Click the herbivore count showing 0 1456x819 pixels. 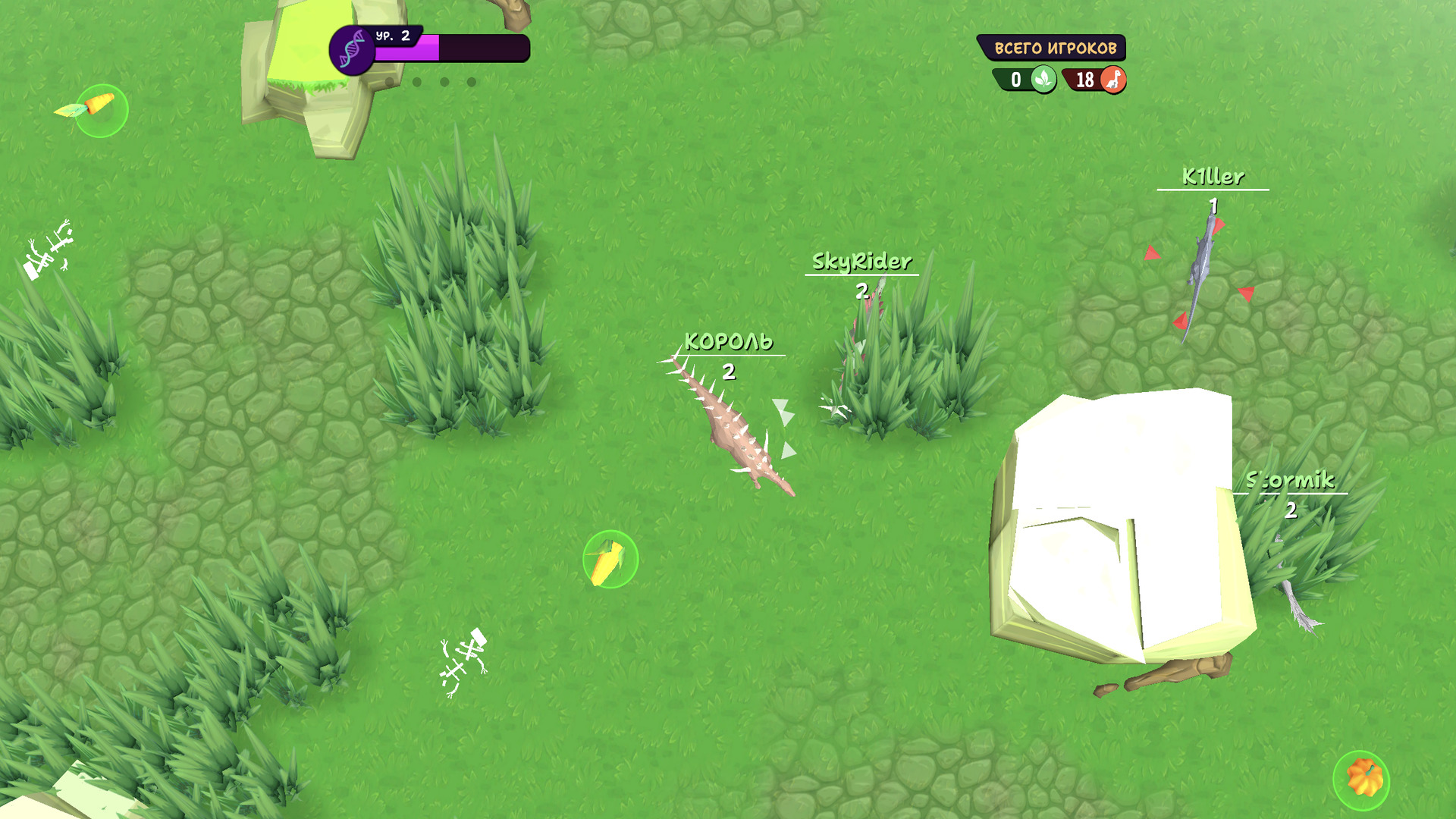click(1018, 79)
